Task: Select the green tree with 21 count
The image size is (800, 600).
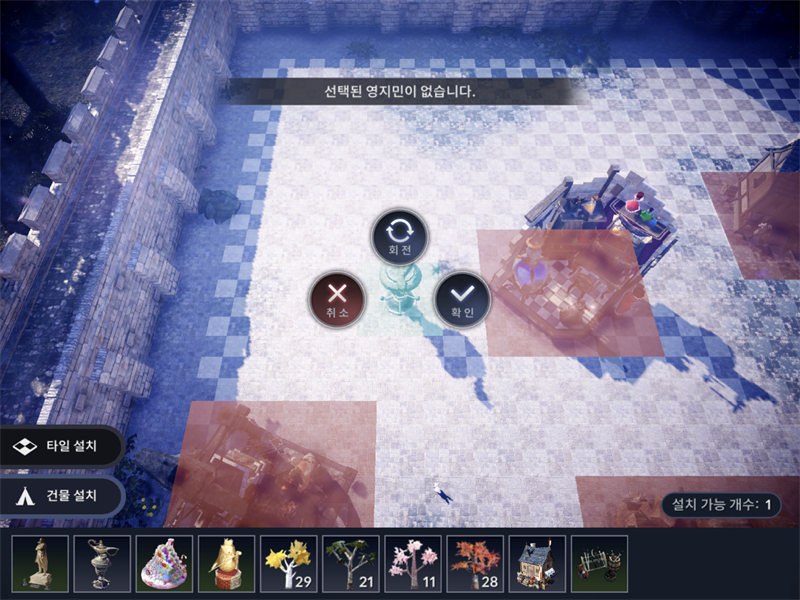Action: pos(351,563)
